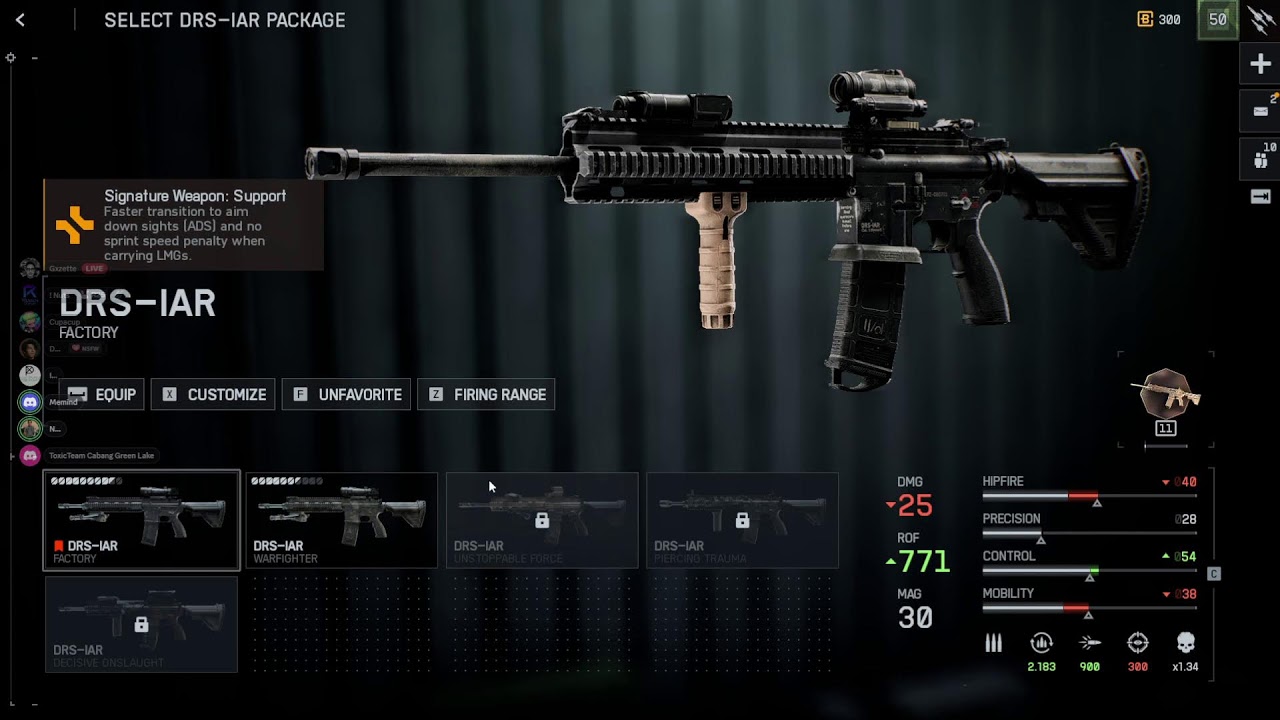Screen dimensions: 1280x720
Task: Click the tan rifle weapon skin badge
Action: pos(1166,395)
